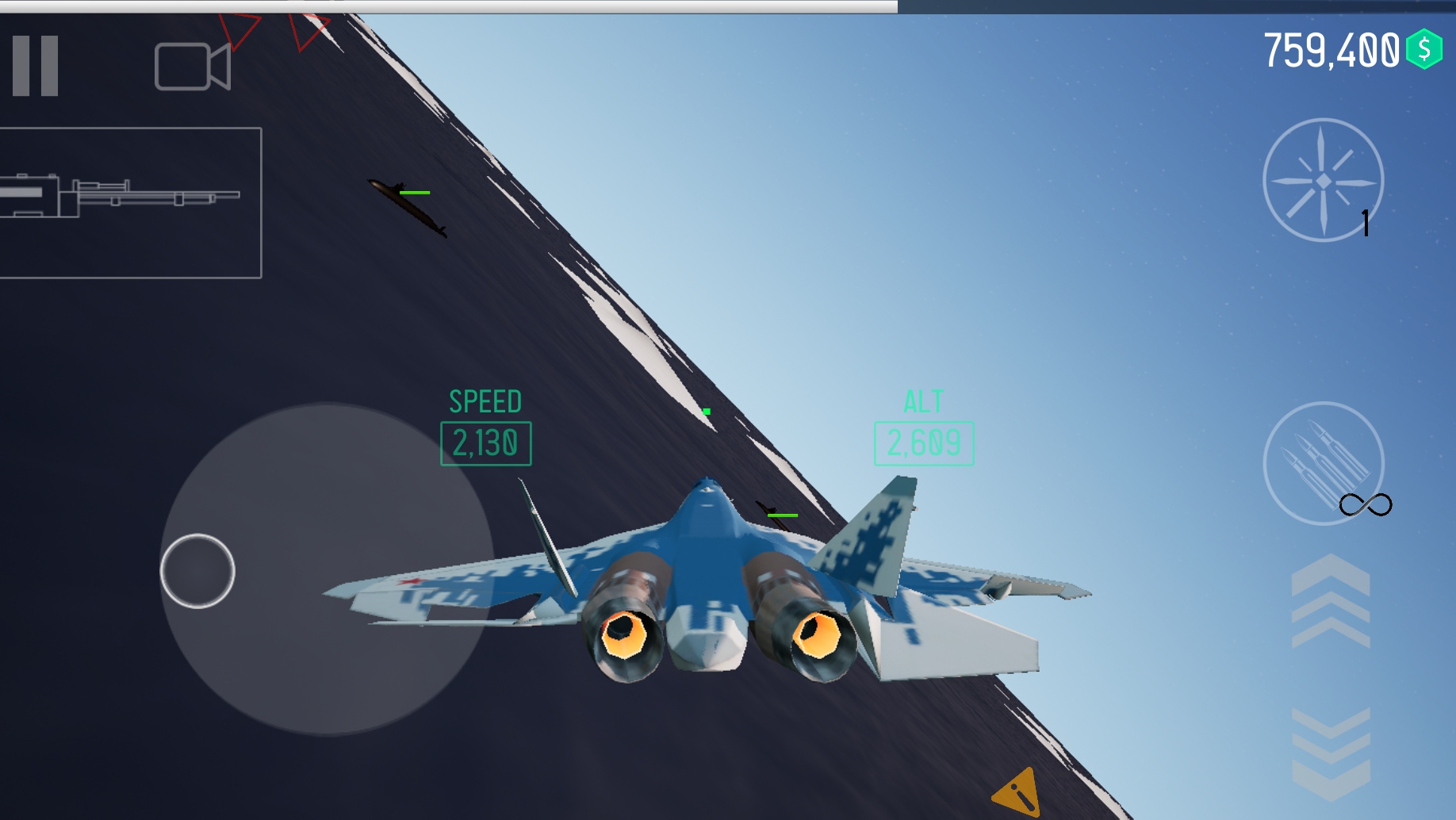Tap the green hexagonal dollar icon
The height and width of the screenshot is (820, 1456).
click(x=1423, y=49)
